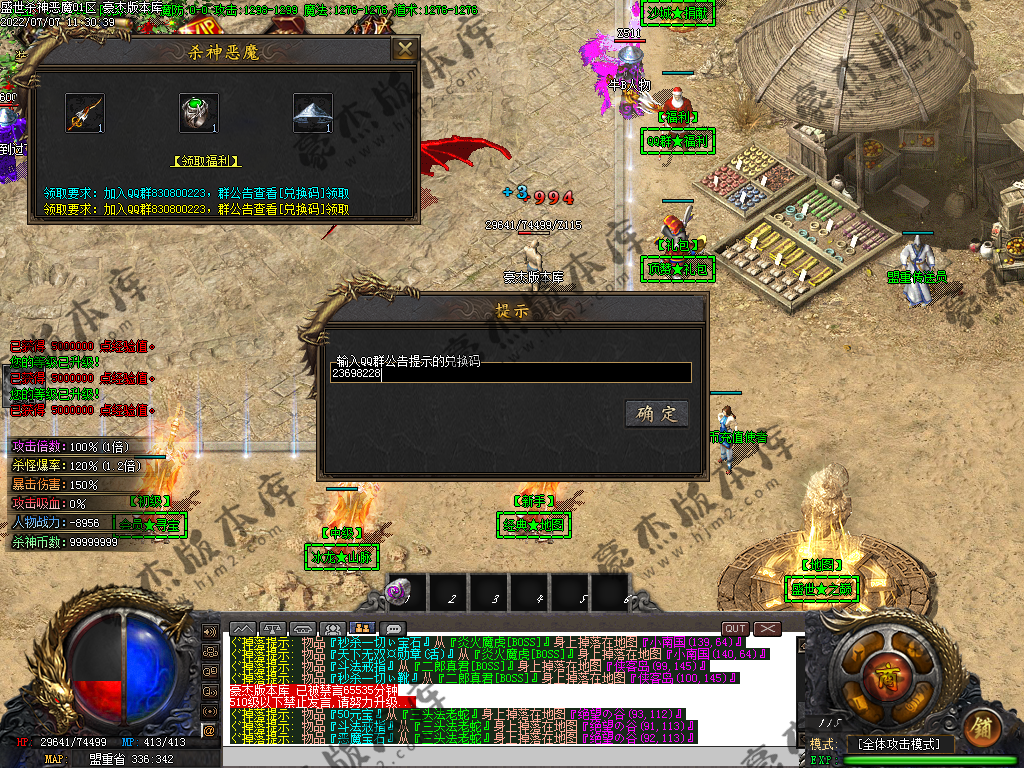Select the @ chat channel icon
The image size is (1024, 768).
pos(210,731)
